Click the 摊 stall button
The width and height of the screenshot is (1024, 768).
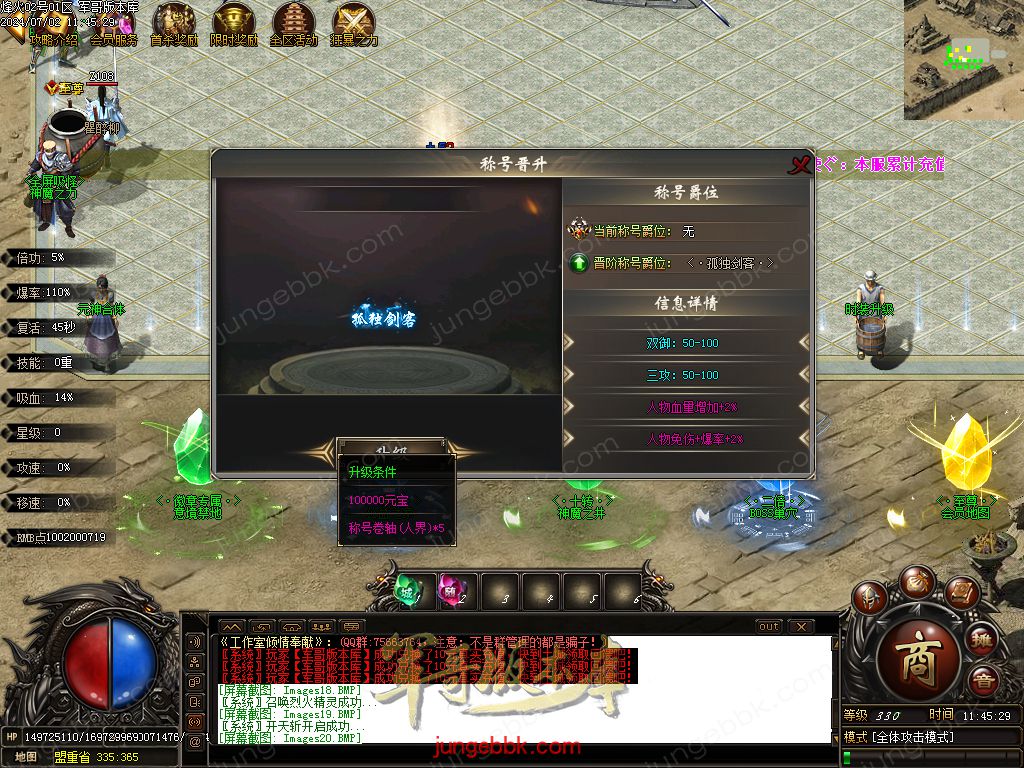click(x=982, y=640)
